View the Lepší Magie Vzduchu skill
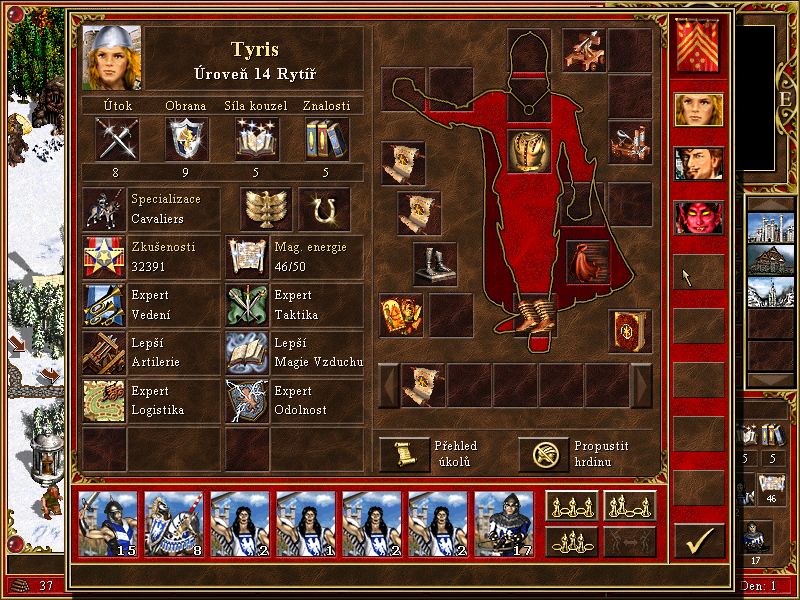This screenshot has width=800, height=600. tap(247, 352)
